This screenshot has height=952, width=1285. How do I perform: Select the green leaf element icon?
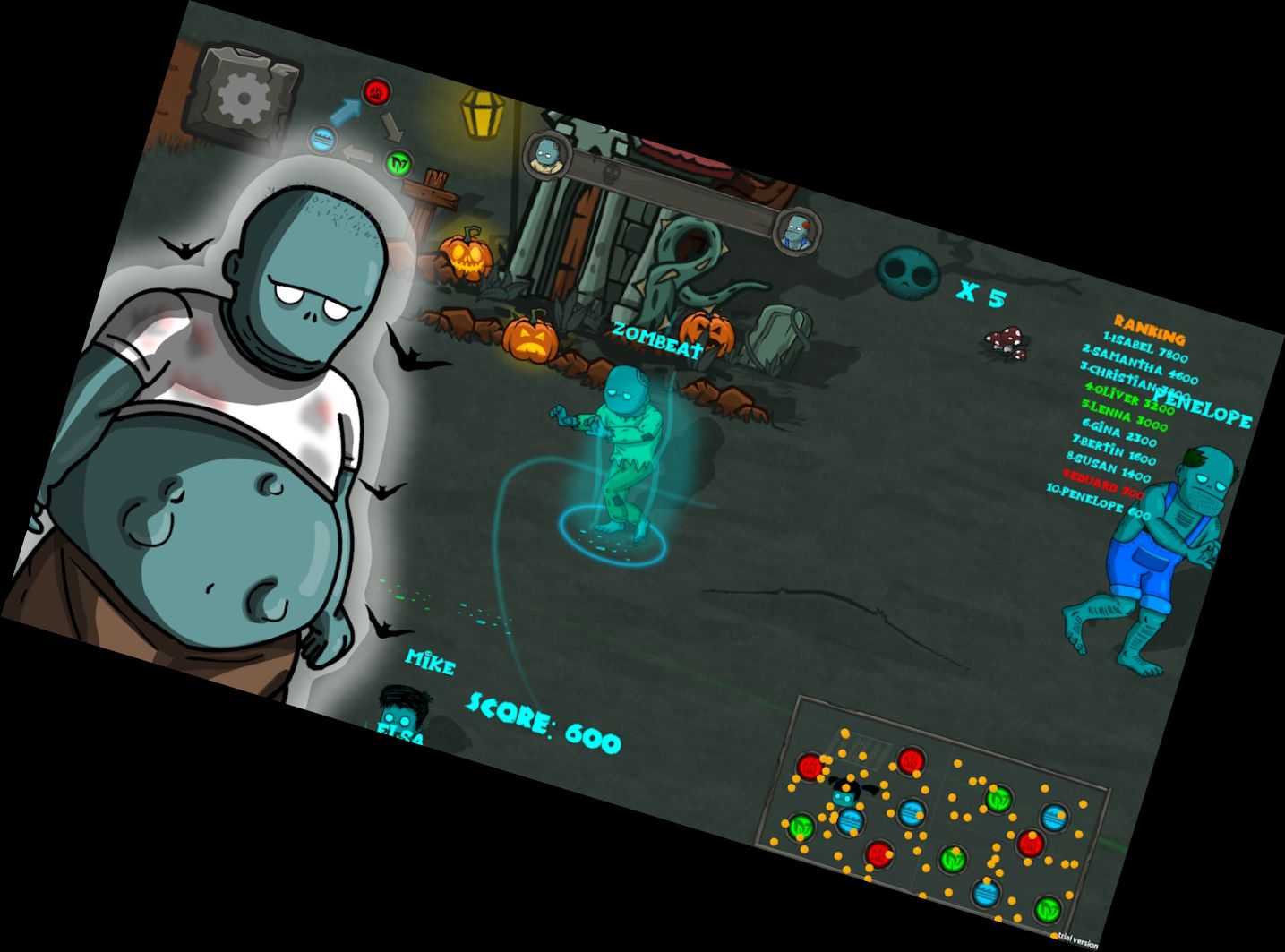tap(400, 163)
